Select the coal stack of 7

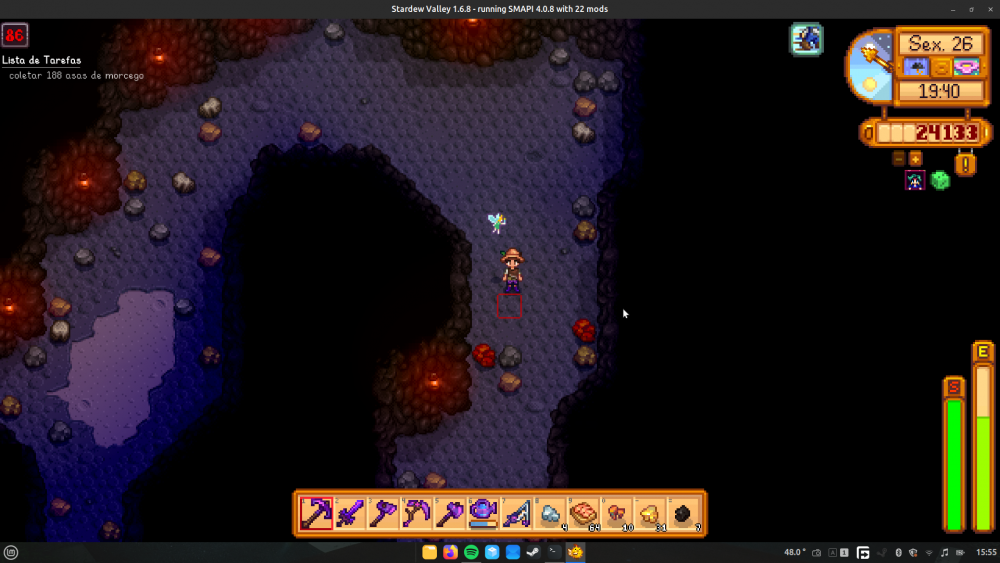[x=683, y=513]
